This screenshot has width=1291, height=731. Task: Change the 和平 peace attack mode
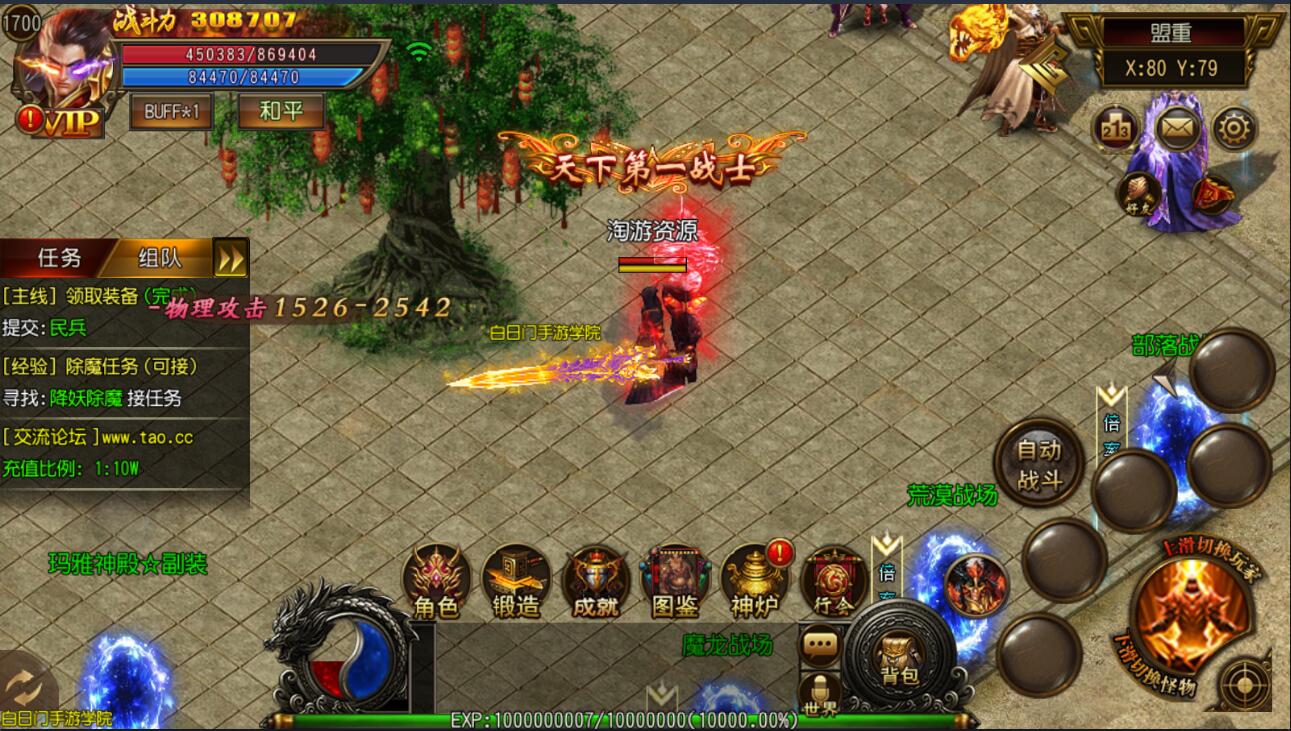281,110
